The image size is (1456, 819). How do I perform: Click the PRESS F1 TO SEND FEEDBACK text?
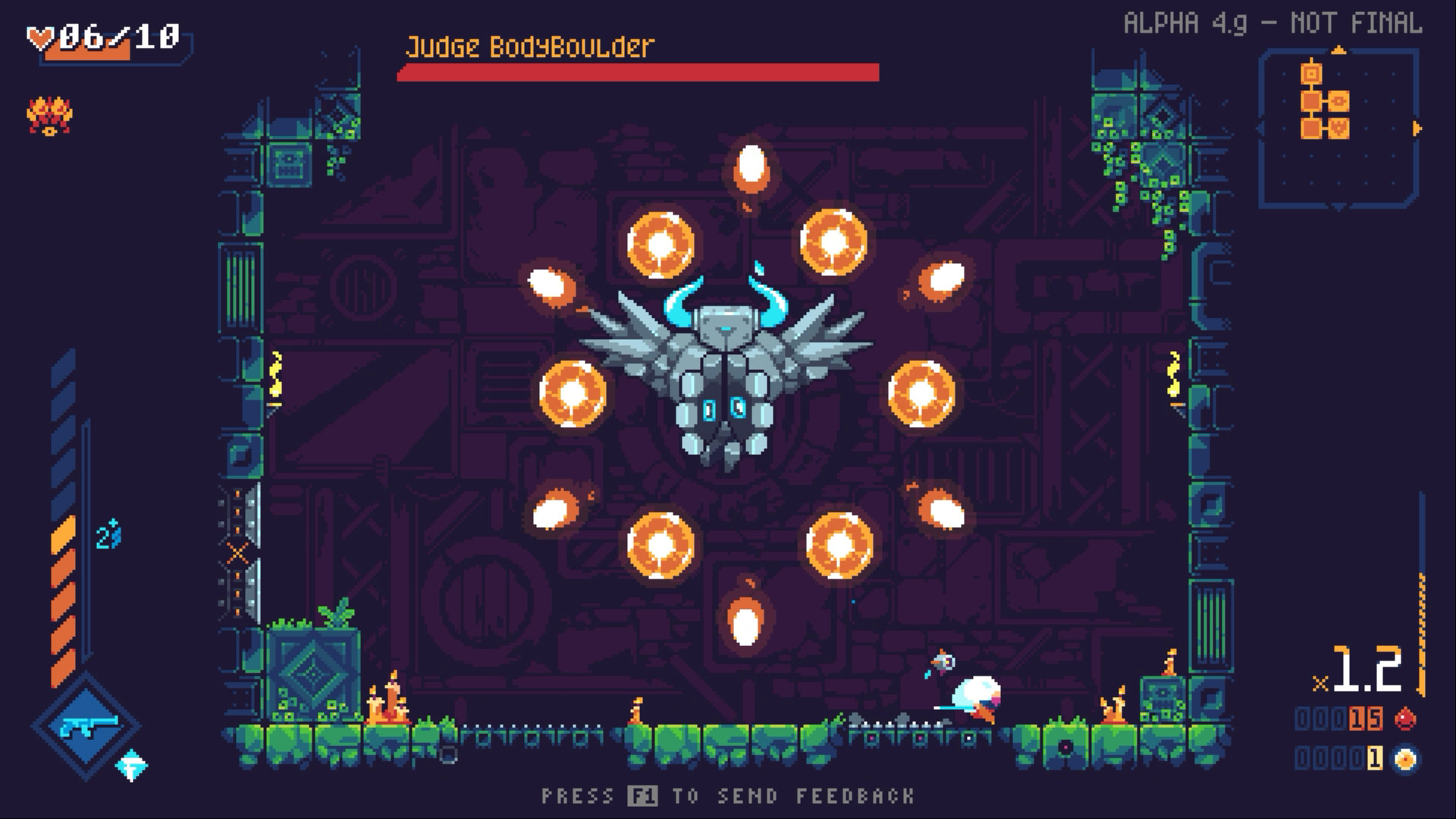pos(728,795)
